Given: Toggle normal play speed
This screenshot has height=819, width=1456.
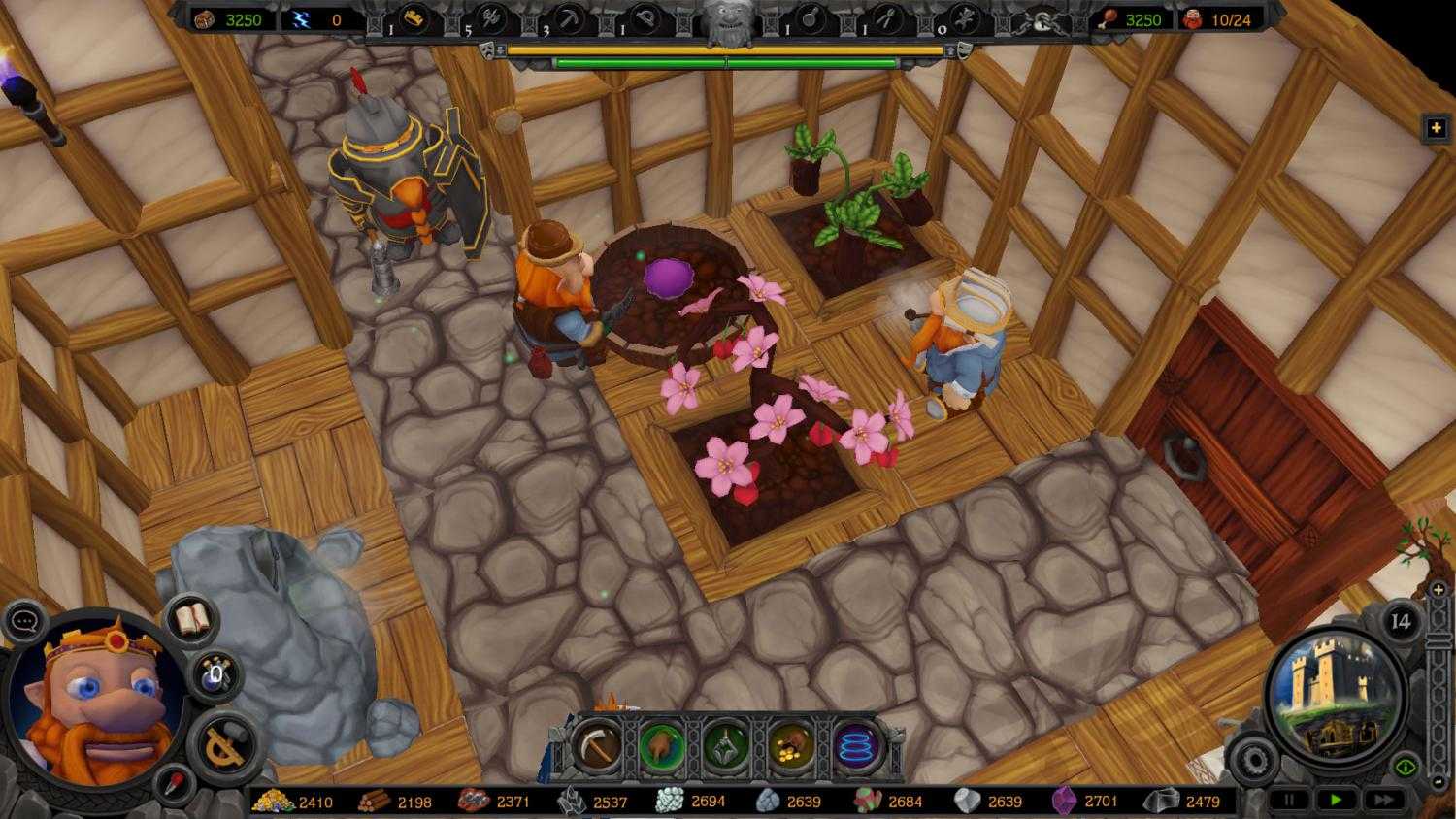Looking at the screenshot, I should [x=1335, y=798].
